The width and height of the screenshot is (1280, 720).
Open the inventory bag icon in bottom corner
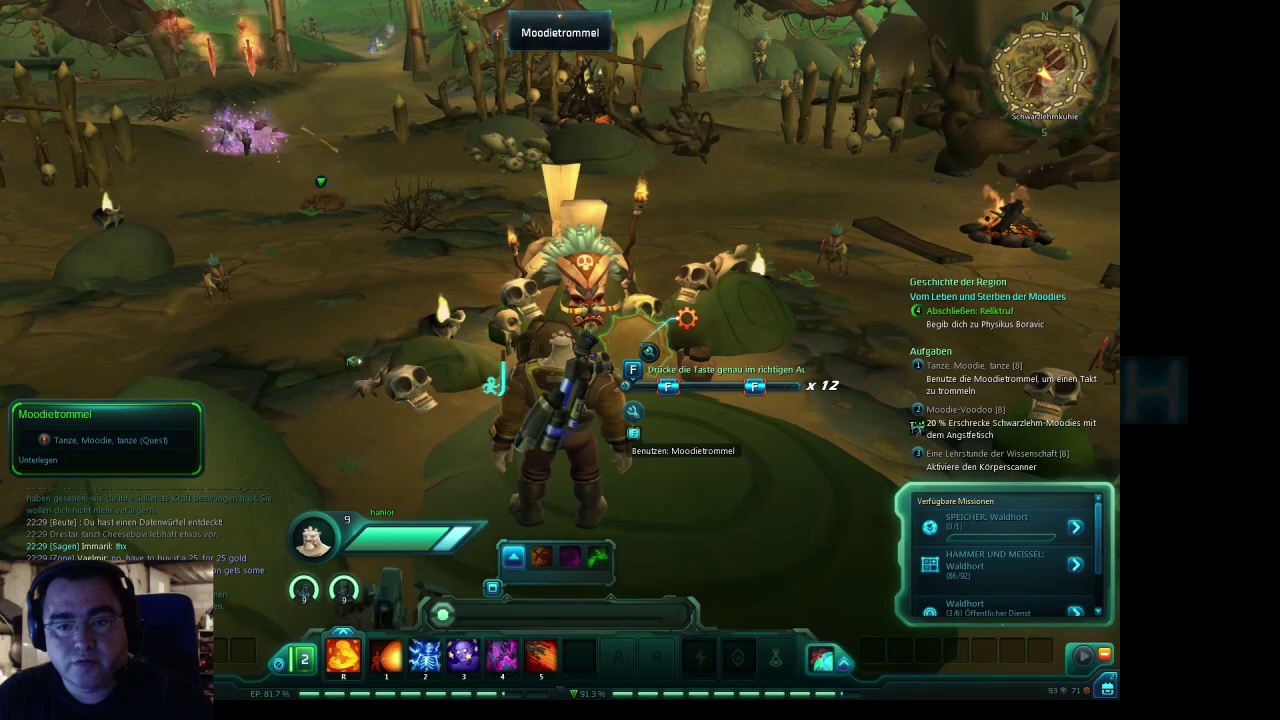click(1107, 687)
